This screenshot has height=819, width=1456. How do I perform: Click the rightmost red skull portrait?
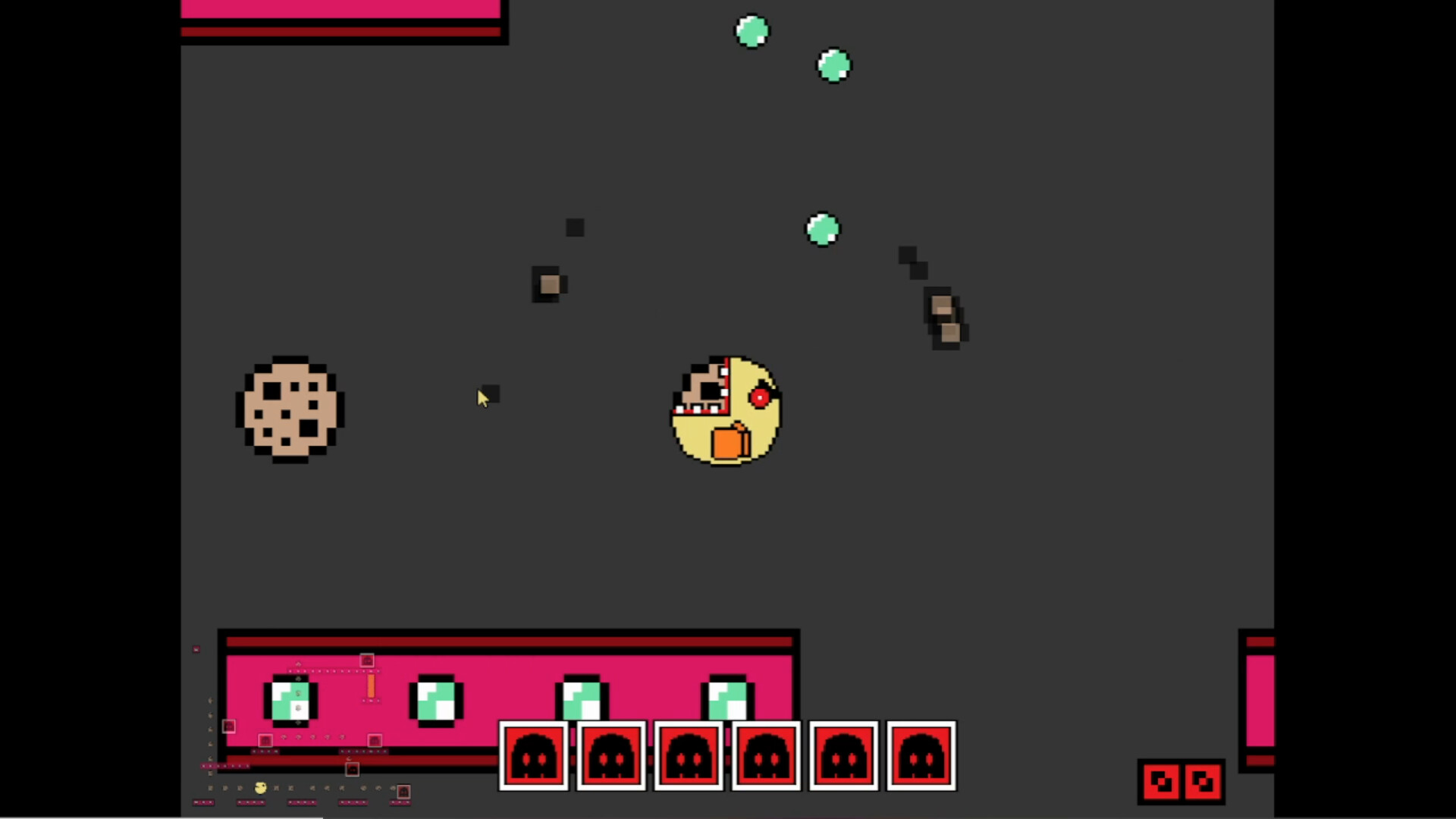[x=921, y=756]
